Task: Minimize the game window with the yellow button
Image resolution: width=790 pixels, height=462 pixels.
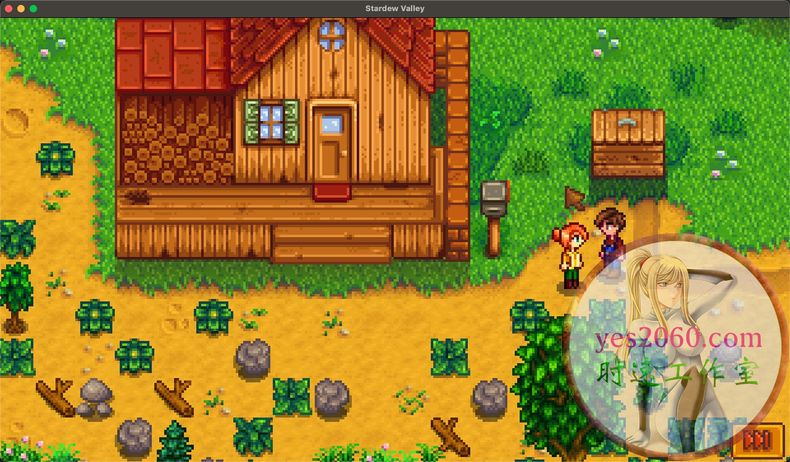Action: [21, 8]
